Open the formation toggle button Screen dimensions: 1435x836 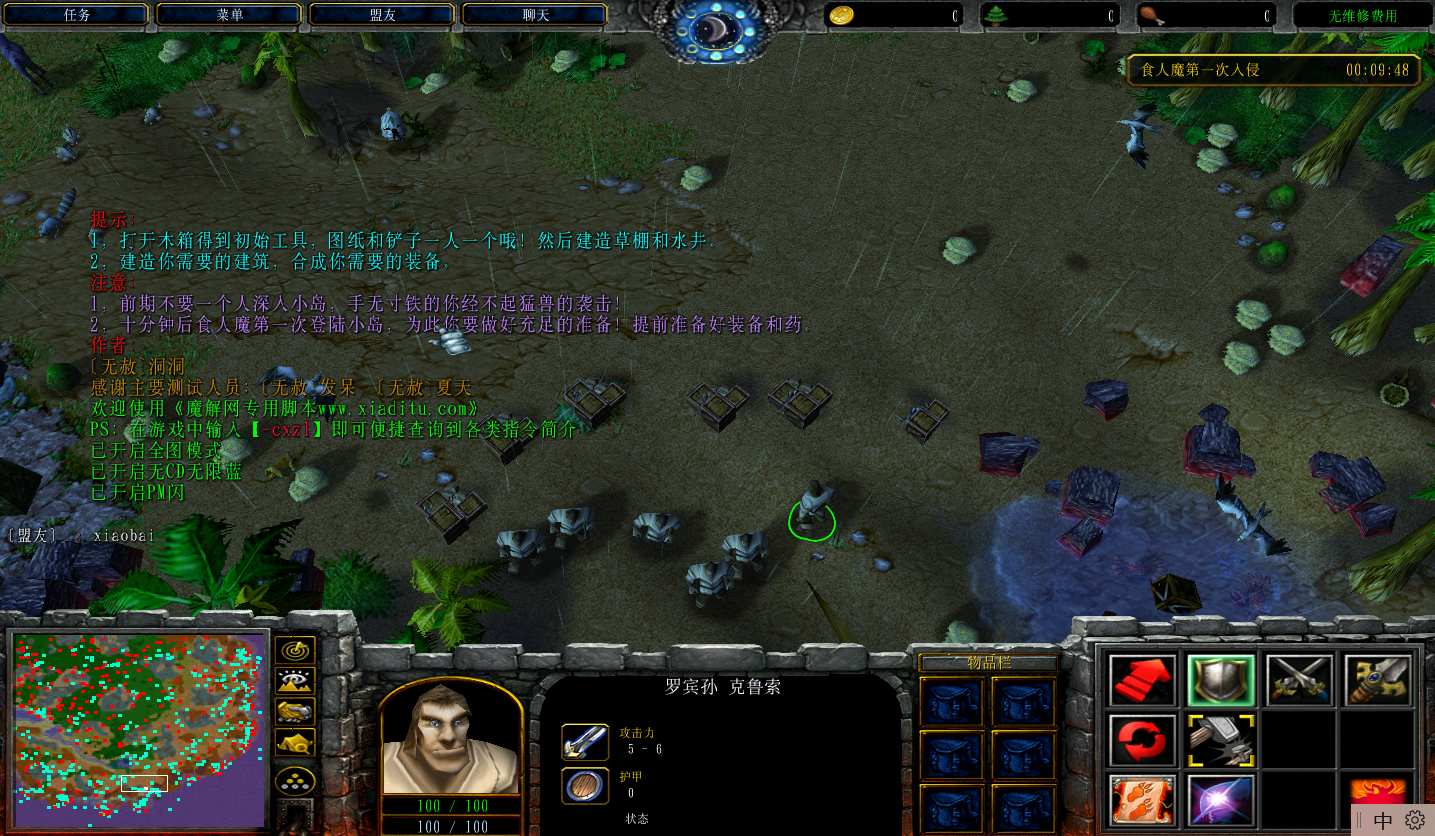tap(295, 780)
